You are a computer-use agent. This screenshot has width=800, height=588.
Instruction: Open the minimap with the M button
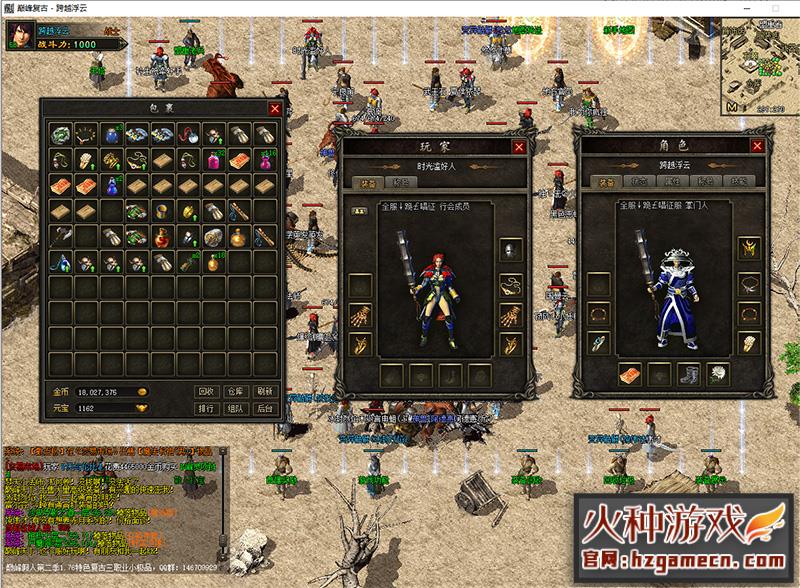732,105
